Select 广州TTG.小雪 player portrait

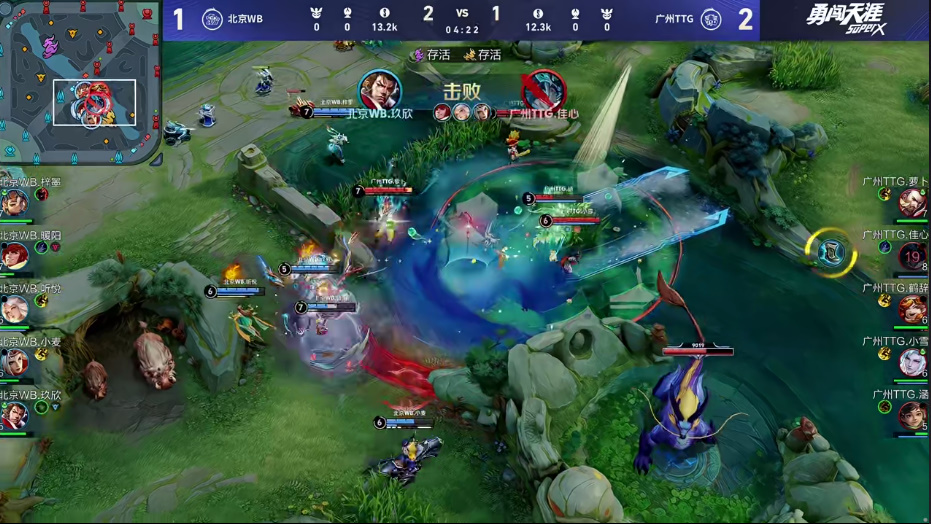coord(912,362)
